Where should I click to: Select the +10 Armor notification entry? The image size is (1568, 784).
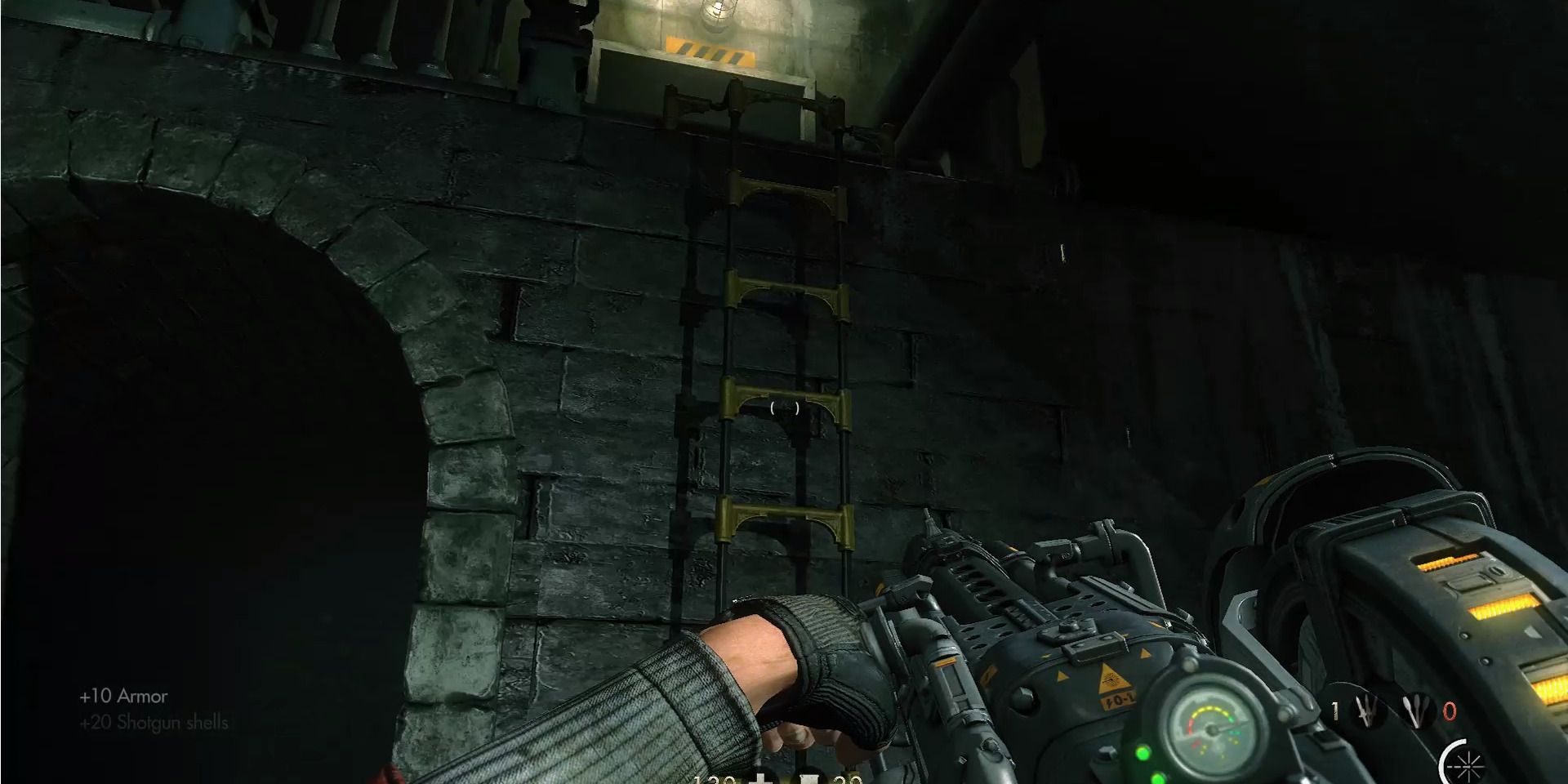click(x=122, y=697)
